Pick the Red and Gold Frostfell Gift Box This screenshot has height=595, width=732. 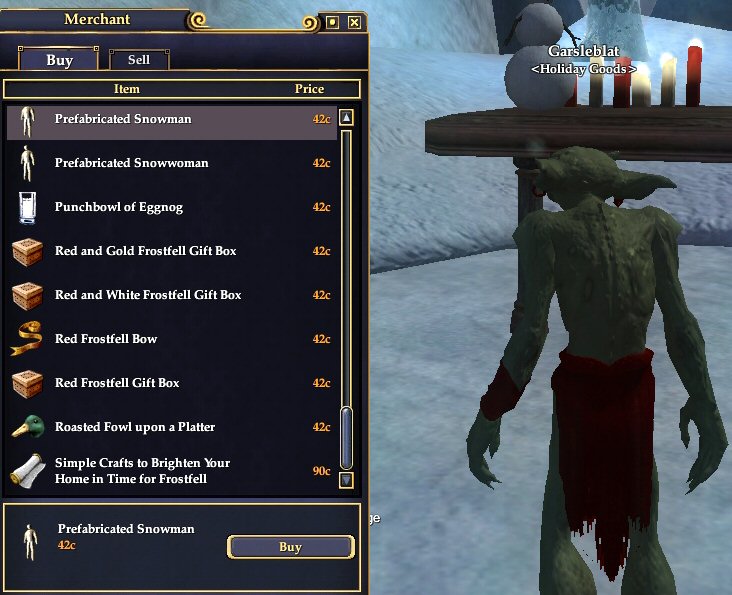coord(170,251)
